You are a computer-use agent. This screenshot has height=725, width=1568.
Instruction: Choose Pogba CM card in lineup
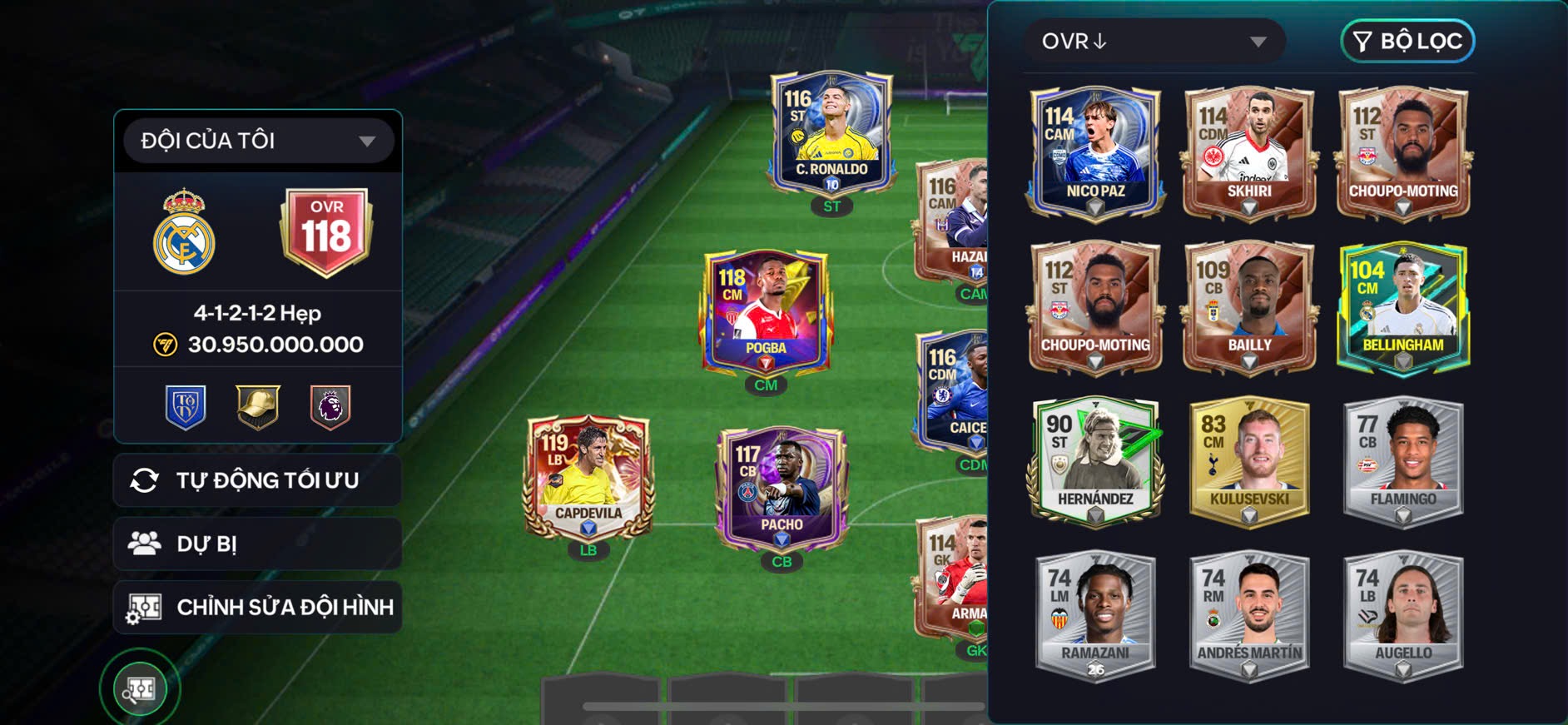[x=766, y=310]
